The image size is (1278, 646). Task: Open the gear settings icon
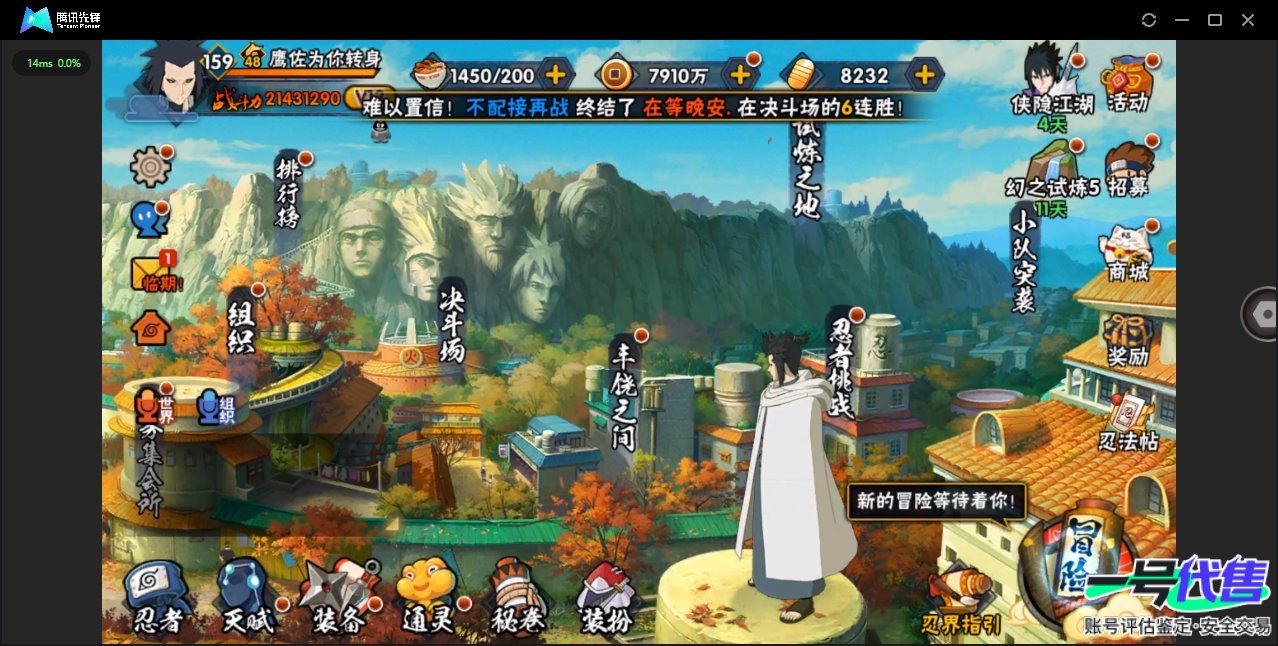151,166
